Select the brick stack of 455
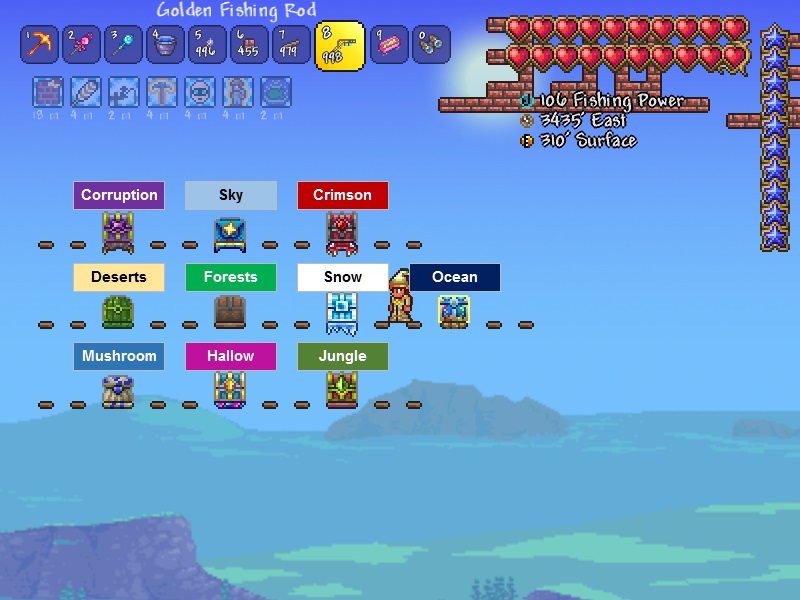Image resolution: width=800 pixels, height=600 pixels. click(x=249, y=45)
